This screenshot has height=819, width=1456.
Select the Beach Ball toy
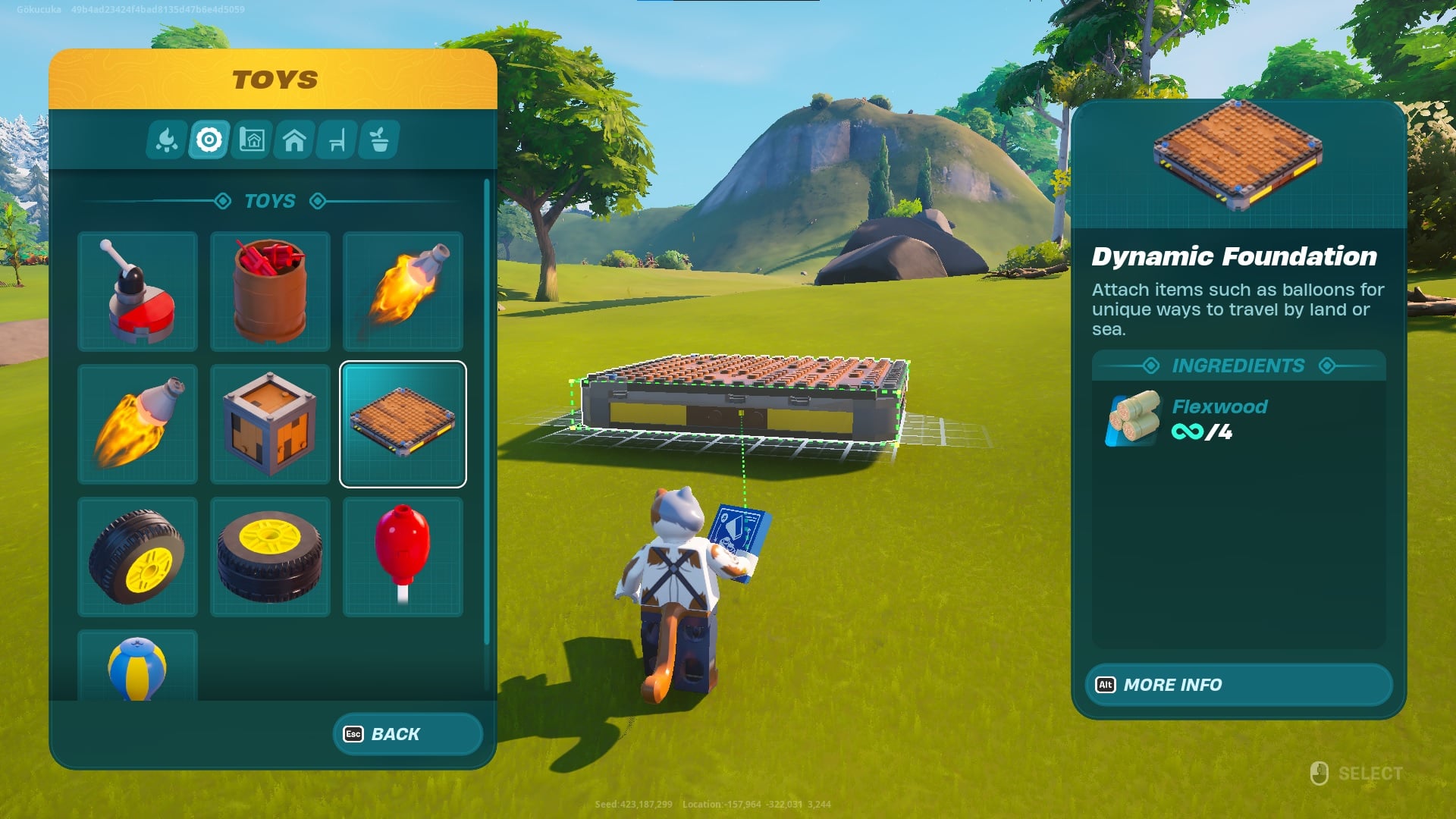[x=137, y=666]
